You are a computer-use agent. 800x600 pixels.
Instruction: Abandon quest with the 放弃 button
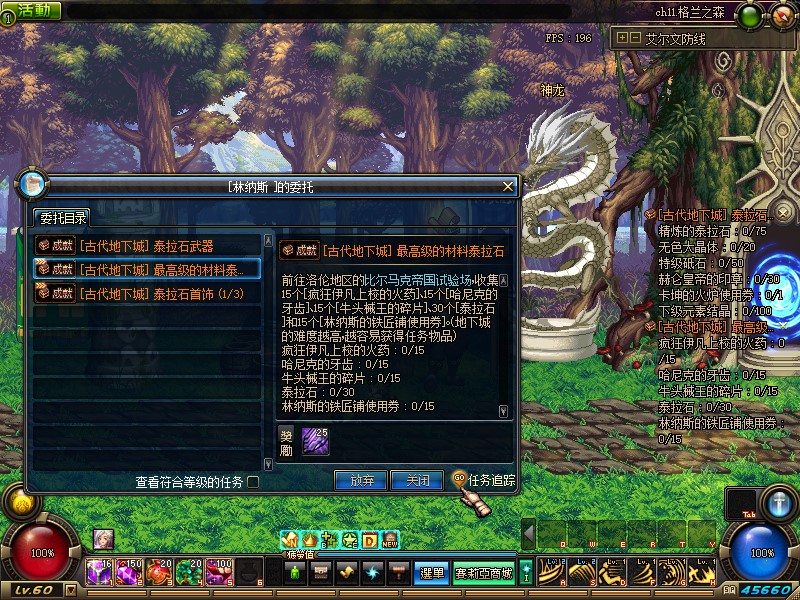click(x=361, y=480)
